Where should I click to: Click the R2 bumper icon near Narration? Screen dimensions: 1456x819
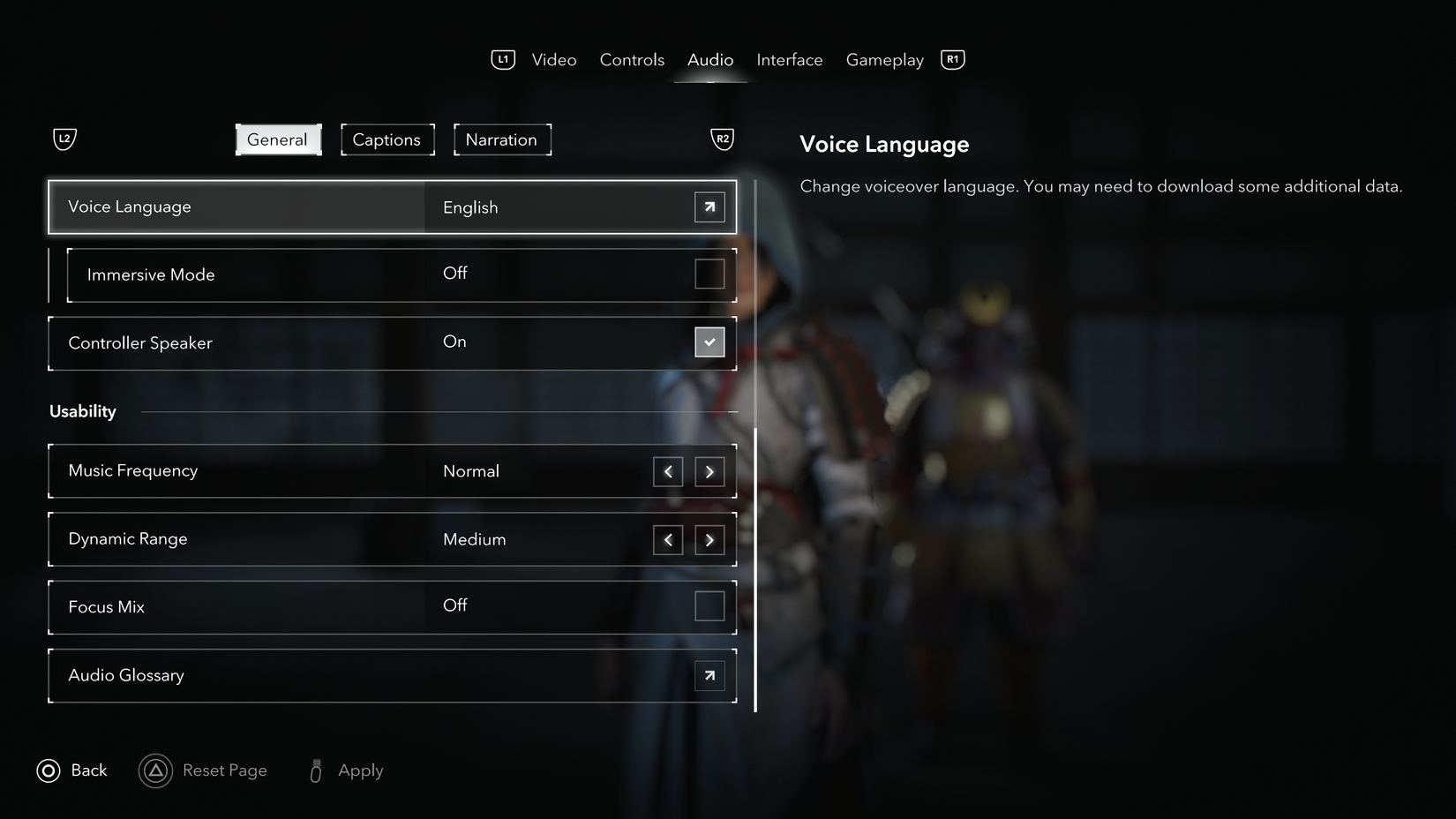(x=722, y=139)
